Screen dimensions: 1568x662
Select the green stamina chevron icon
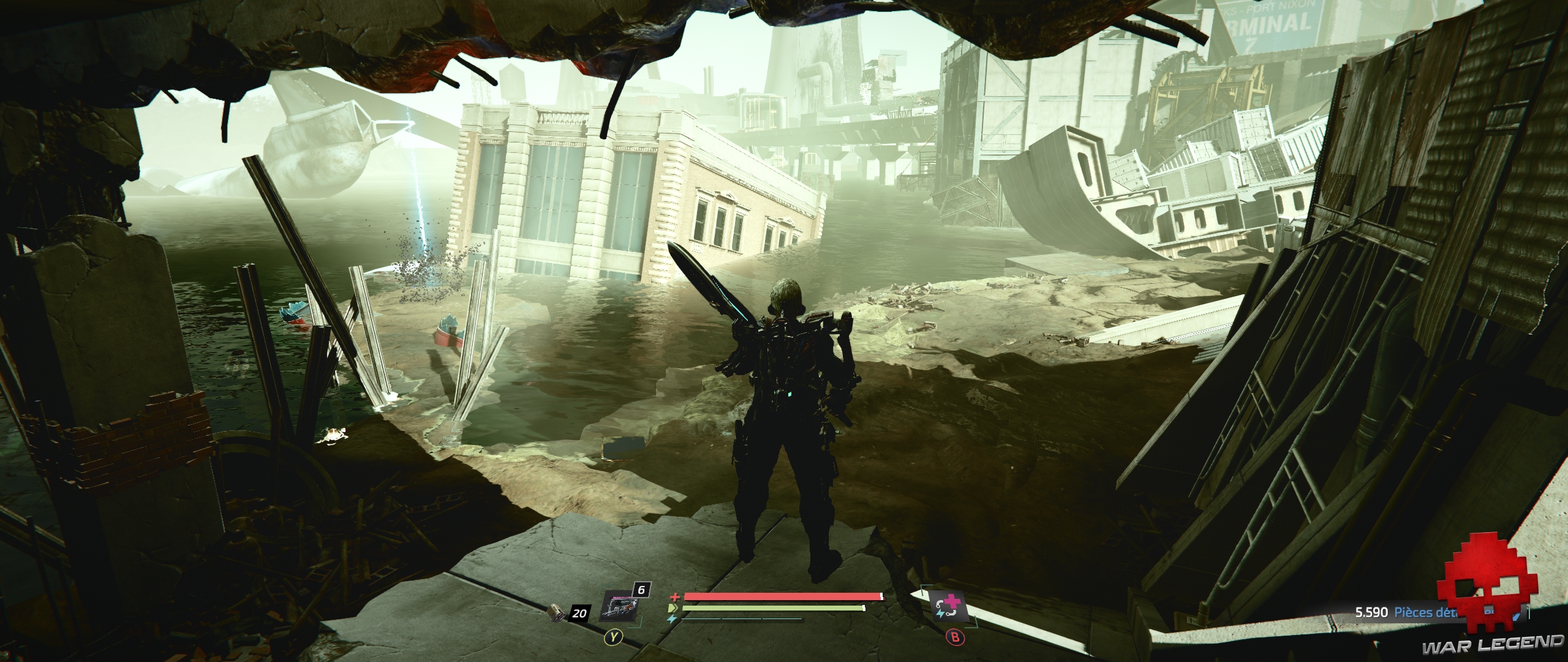pyautogui.click(x=674, y=608)
